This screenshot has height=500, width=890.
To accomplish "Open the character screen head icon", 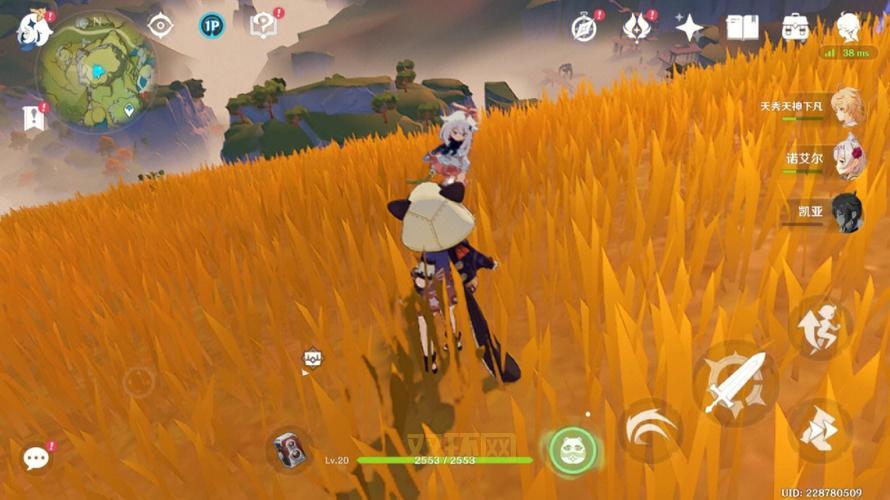I will click(x=849, y=27).
